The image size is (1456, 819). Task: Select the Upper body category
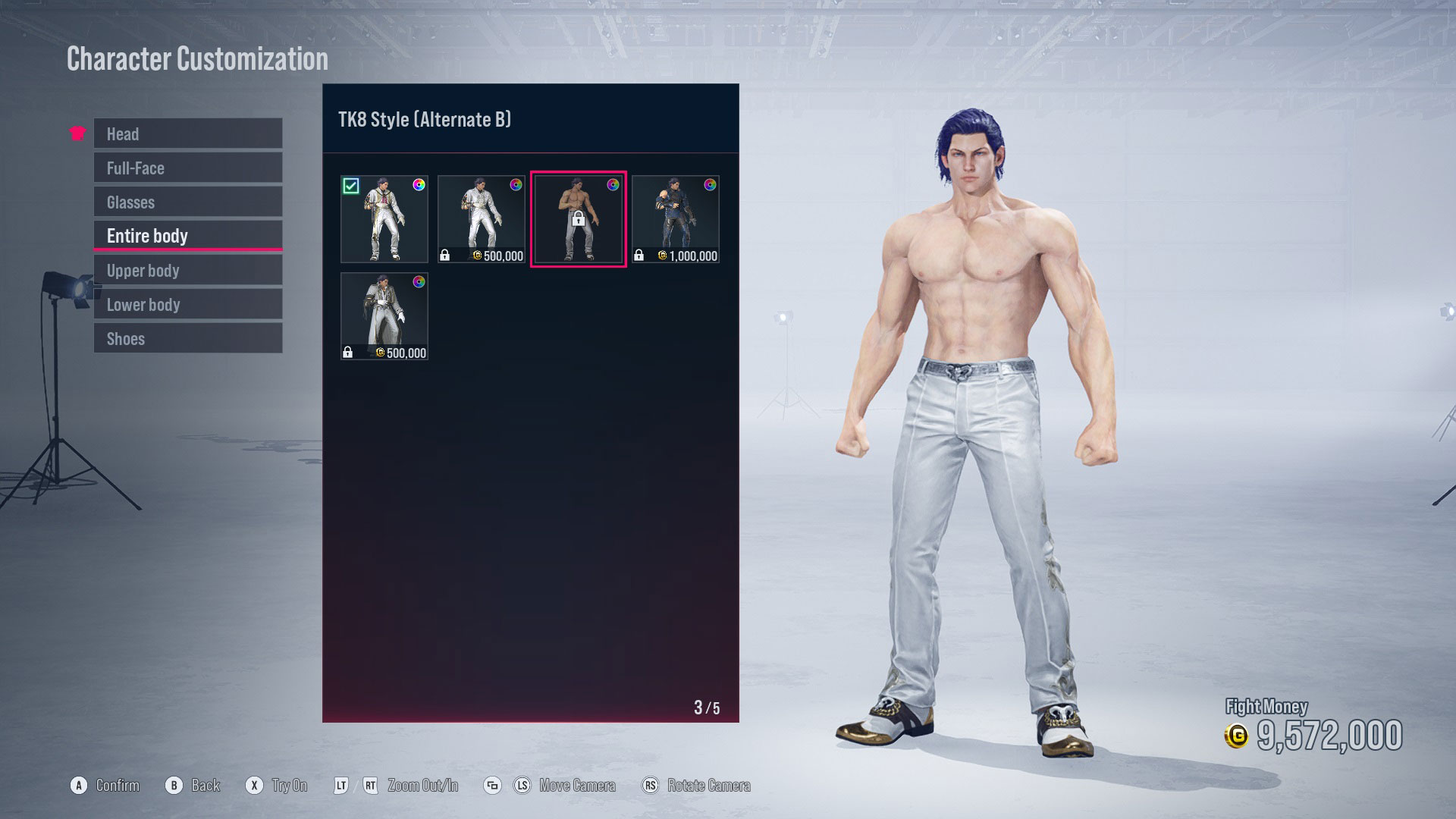point(187,270)
